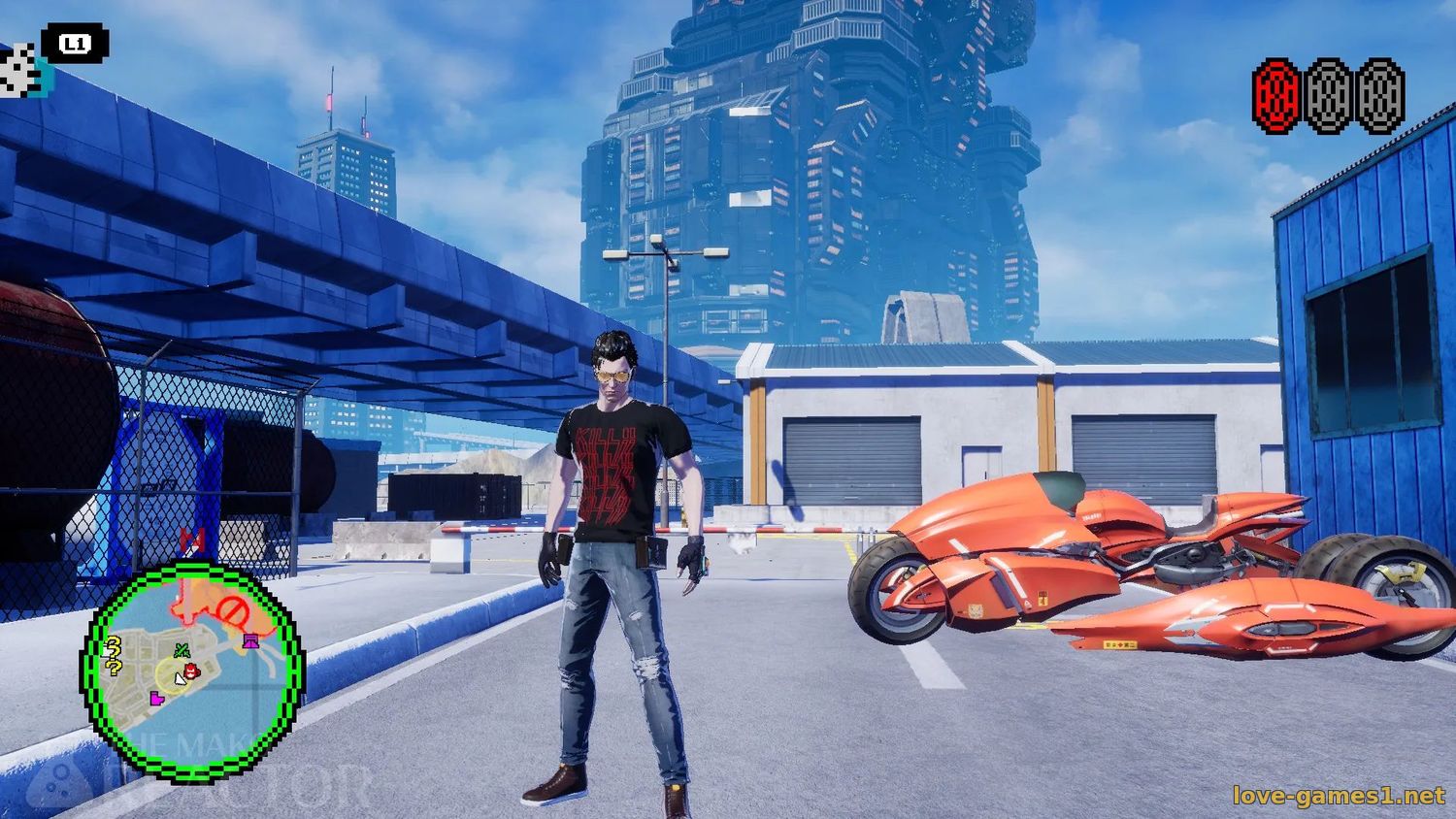
Task: Select the purple gate marker on minimap
Action: pyautogui.click(x=250, y=639)
